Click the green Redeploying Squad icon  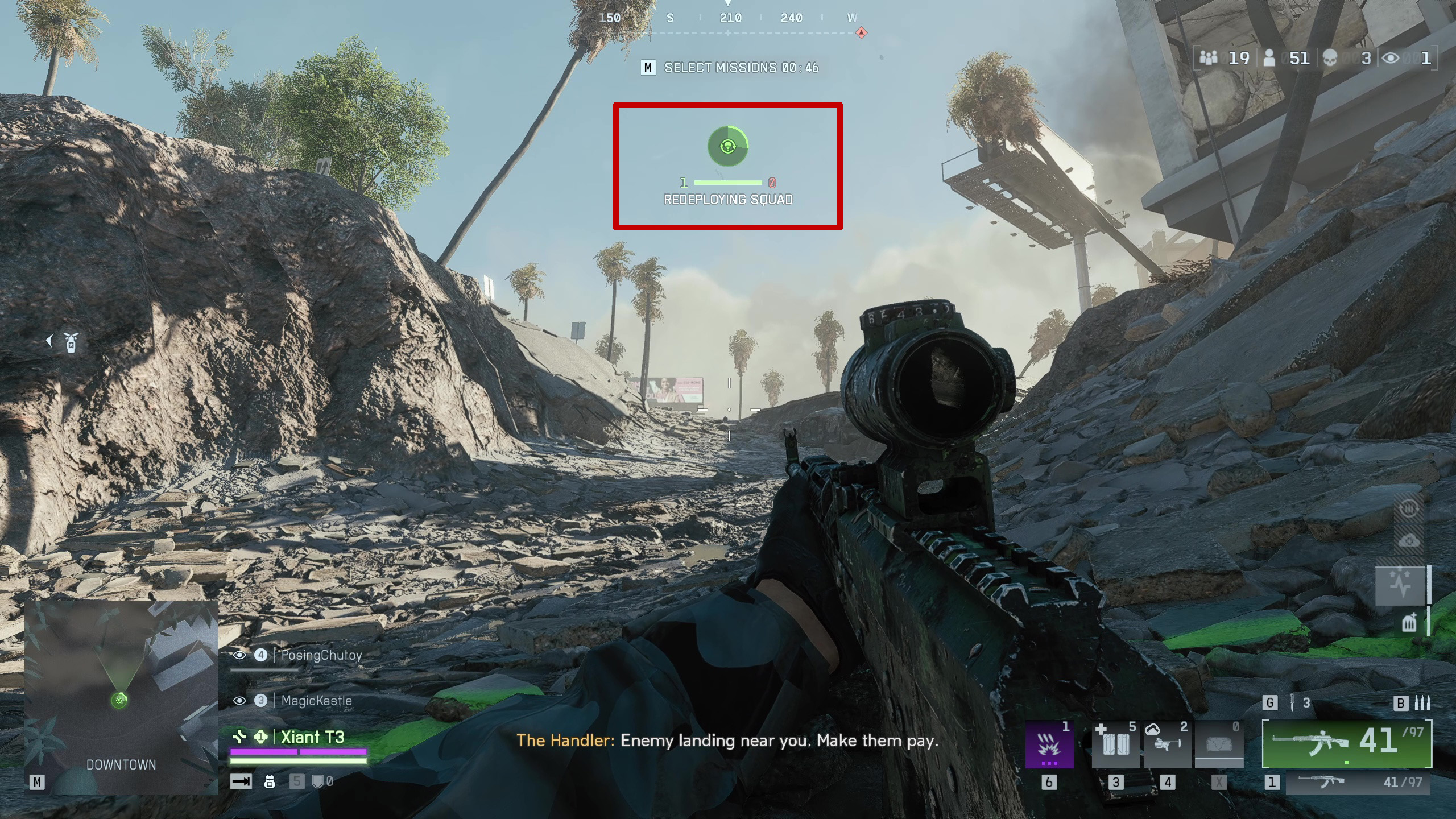coord(727,147)
